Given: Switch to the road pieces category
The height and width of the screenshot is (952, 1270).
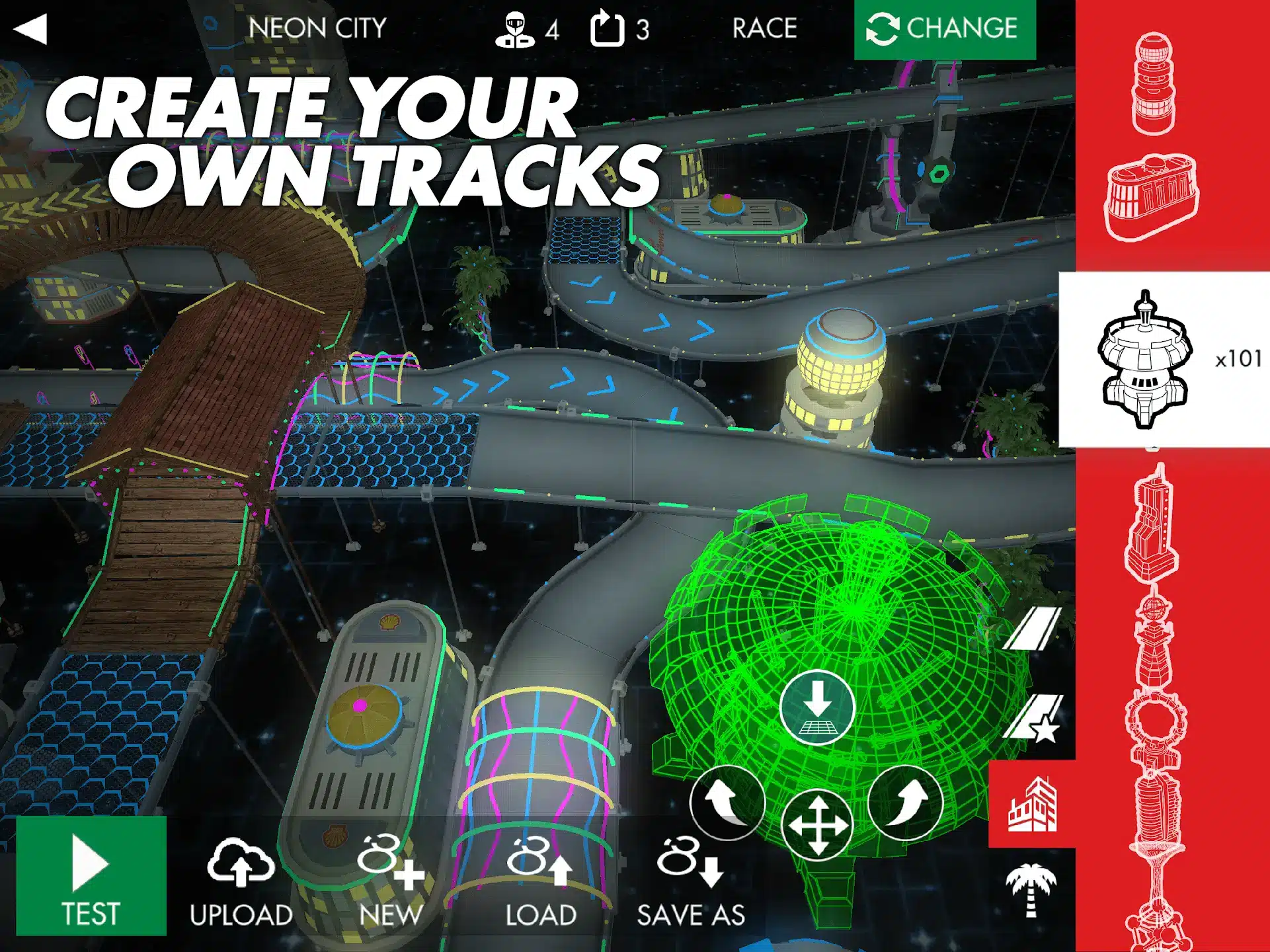Looking at the screenshot, I should tap(1032, 629).
